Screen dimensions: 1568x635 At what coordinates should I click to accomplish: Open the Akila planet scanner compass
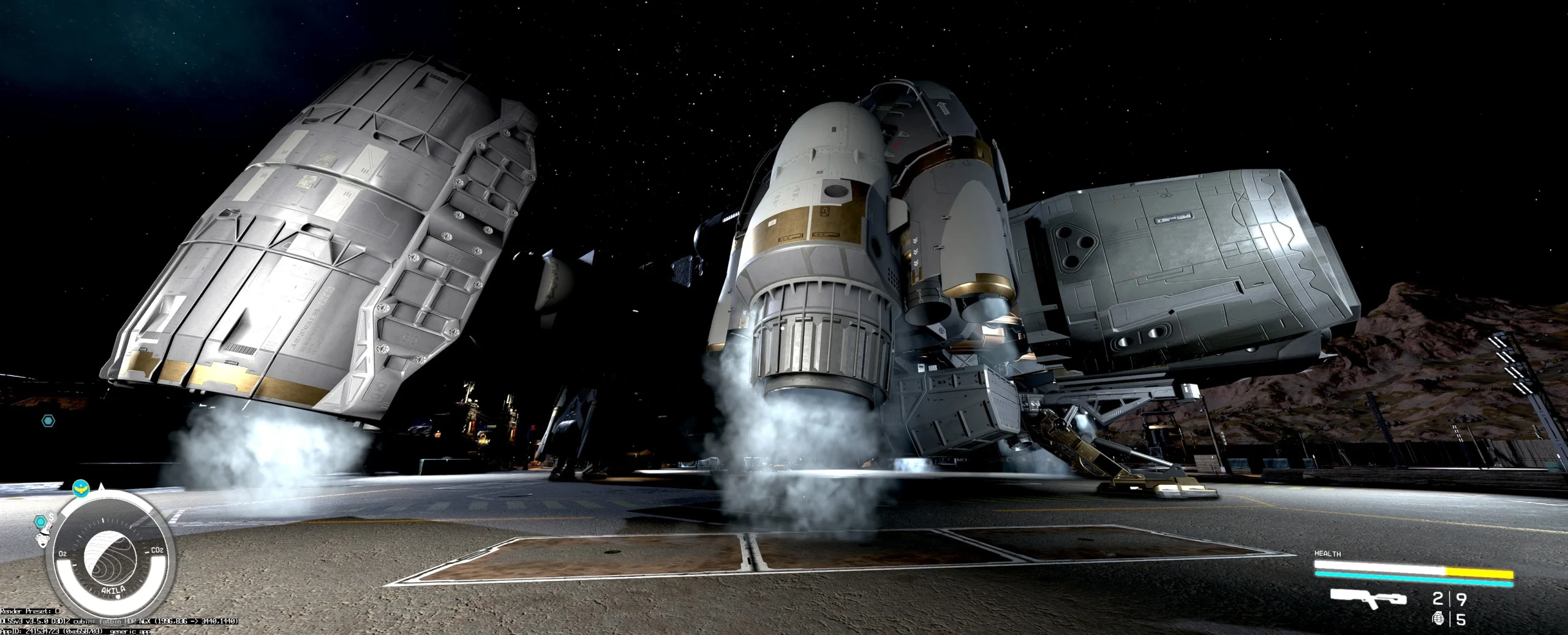[x=109, y=558]
